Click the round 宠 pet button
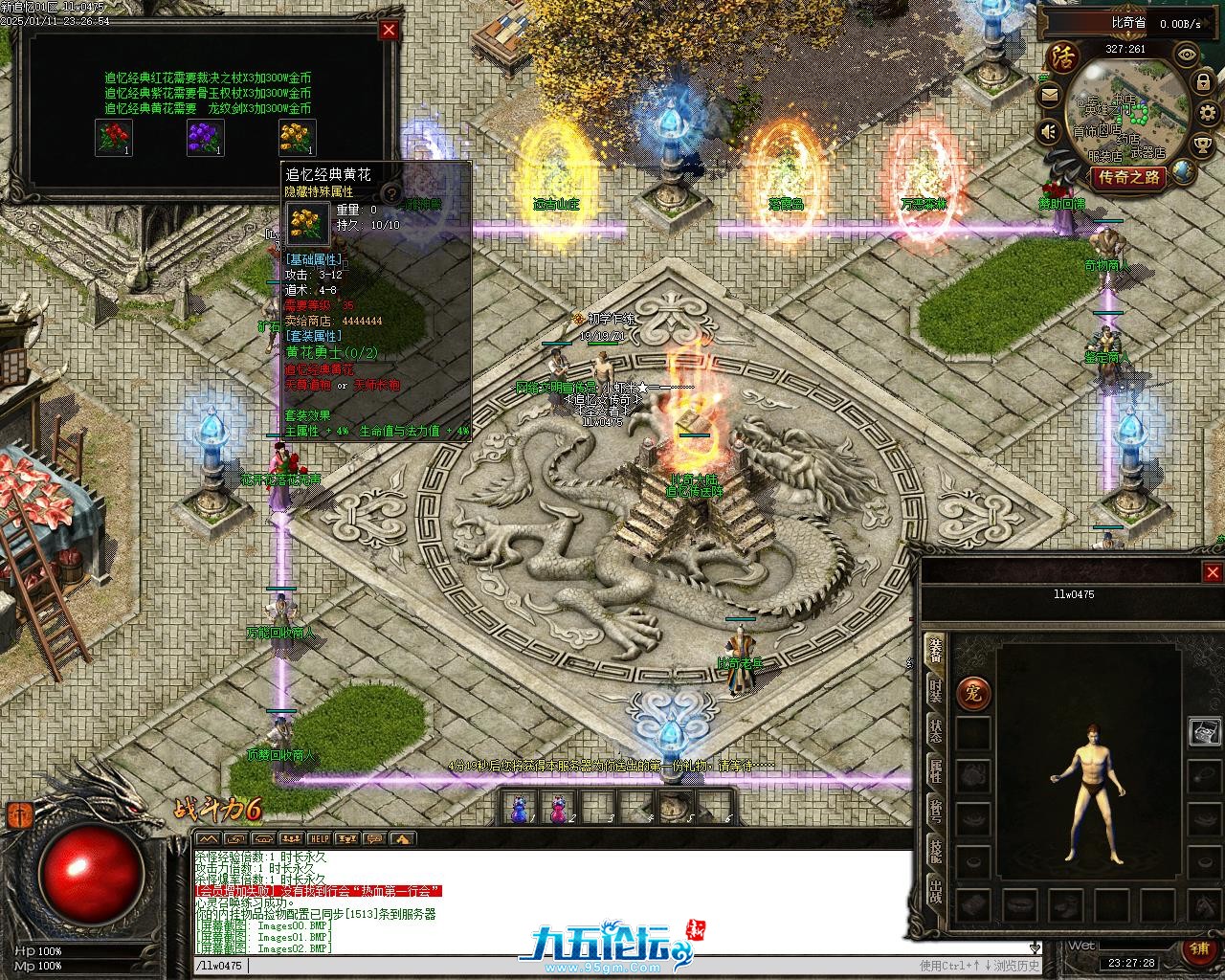This screenshot has width=1225, height=980. click(x=973, y=692)
